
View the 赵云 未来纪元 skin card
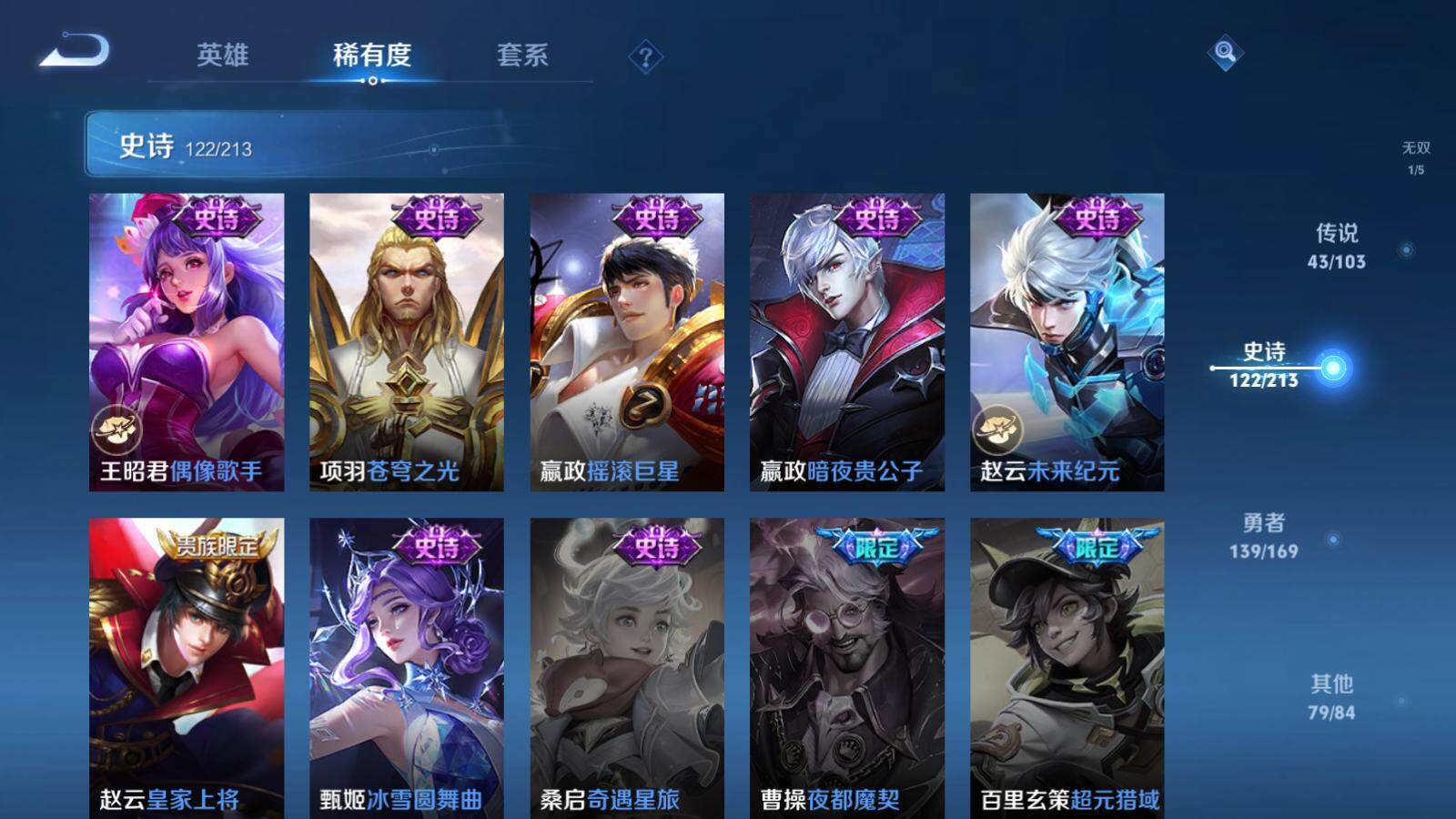(1067, 341)
